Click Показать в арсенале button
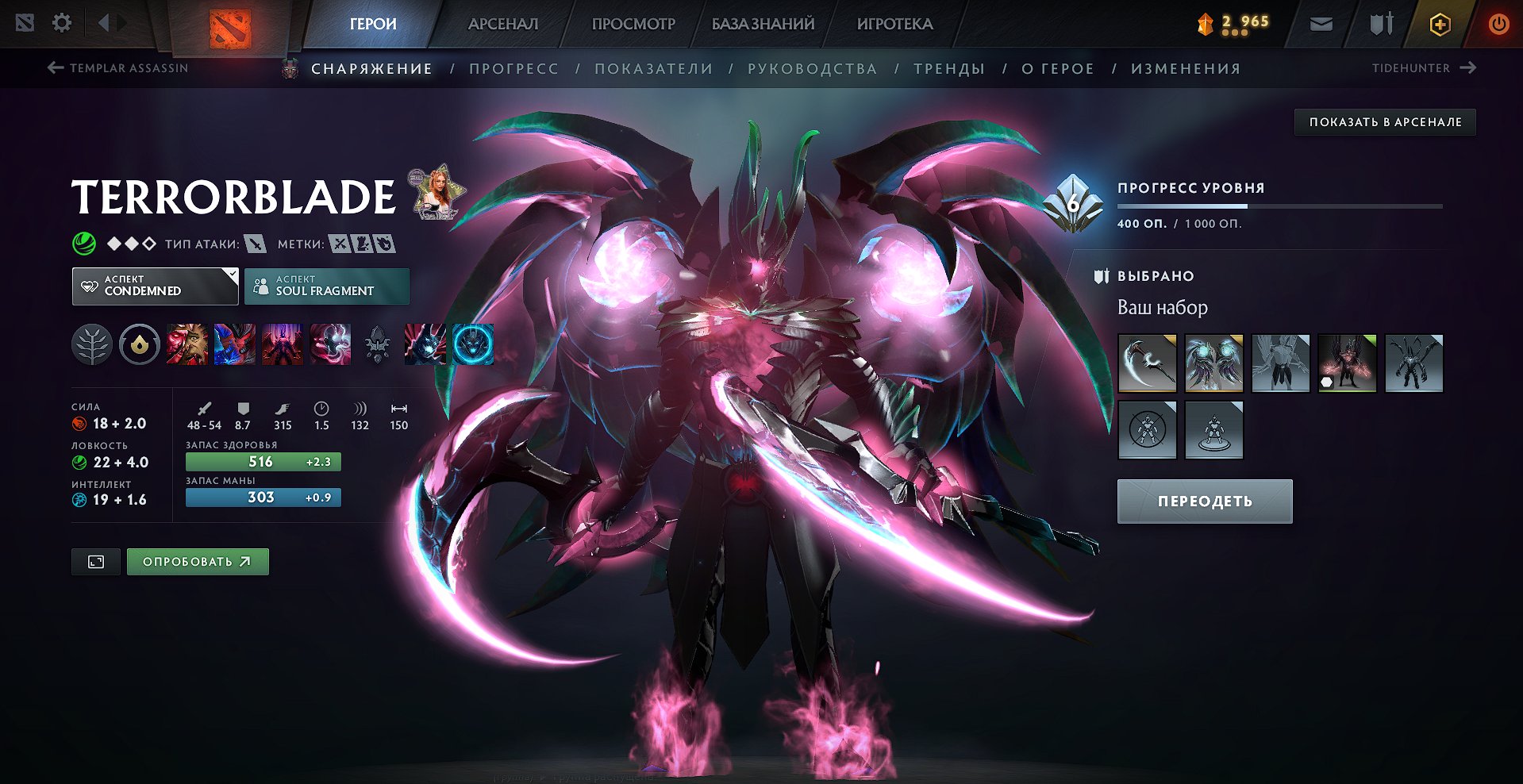 coord(1385,122)
